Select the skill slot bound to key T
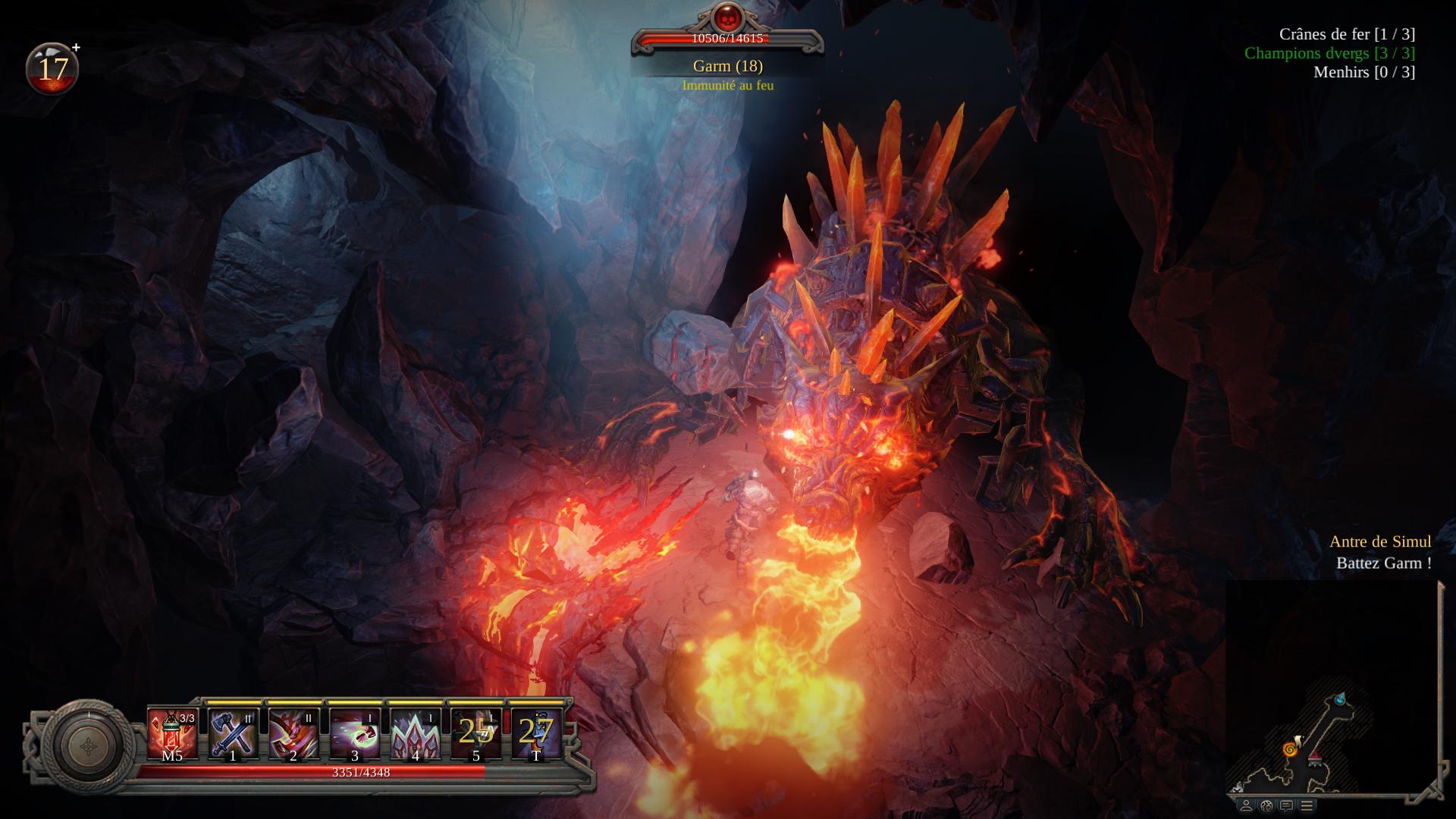The image size is (1456, 819). [x=536, y=733]
